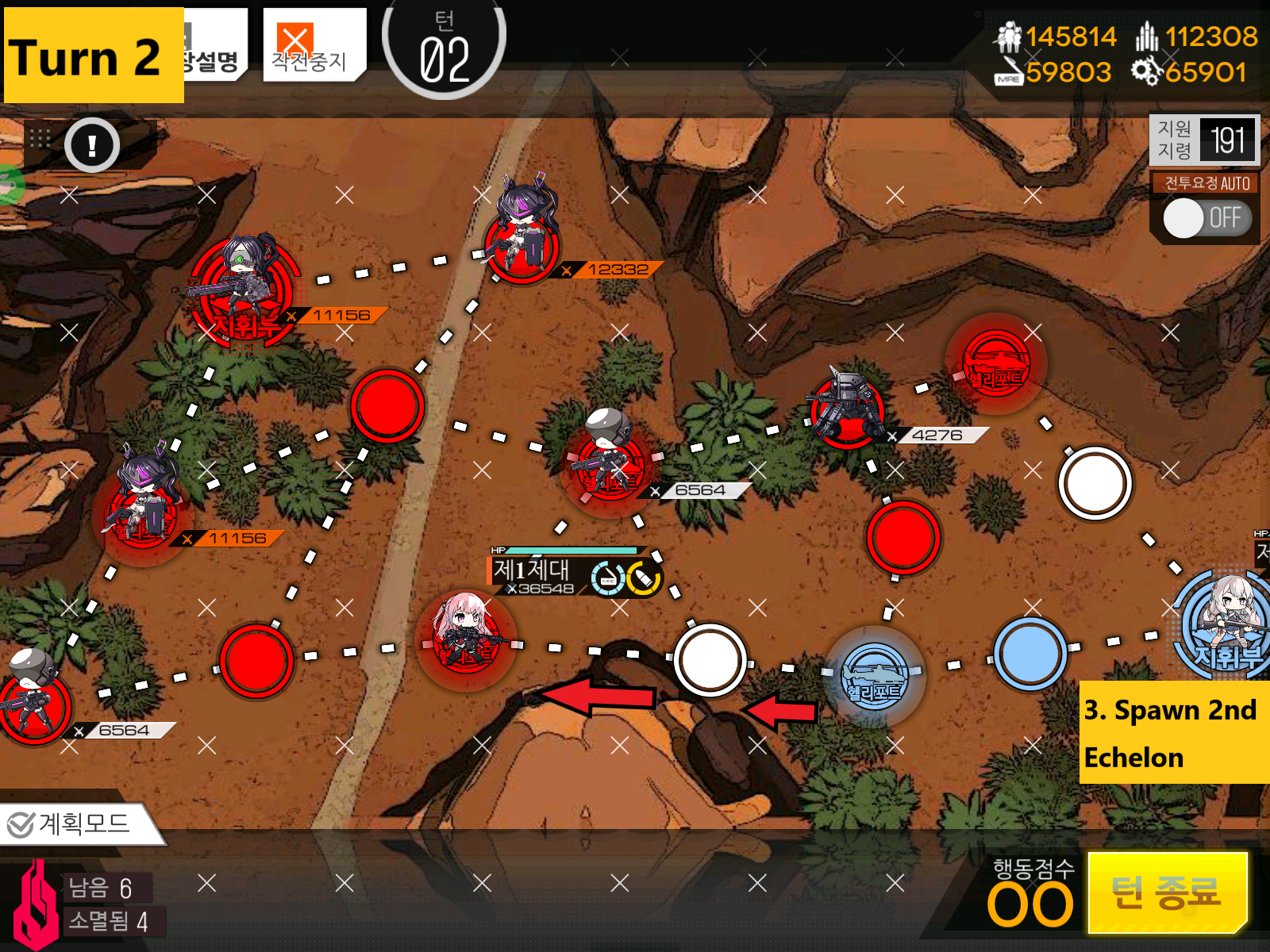Select the white node left of the blue heliport
This screenshot has height=952, width=1270.
710,660
